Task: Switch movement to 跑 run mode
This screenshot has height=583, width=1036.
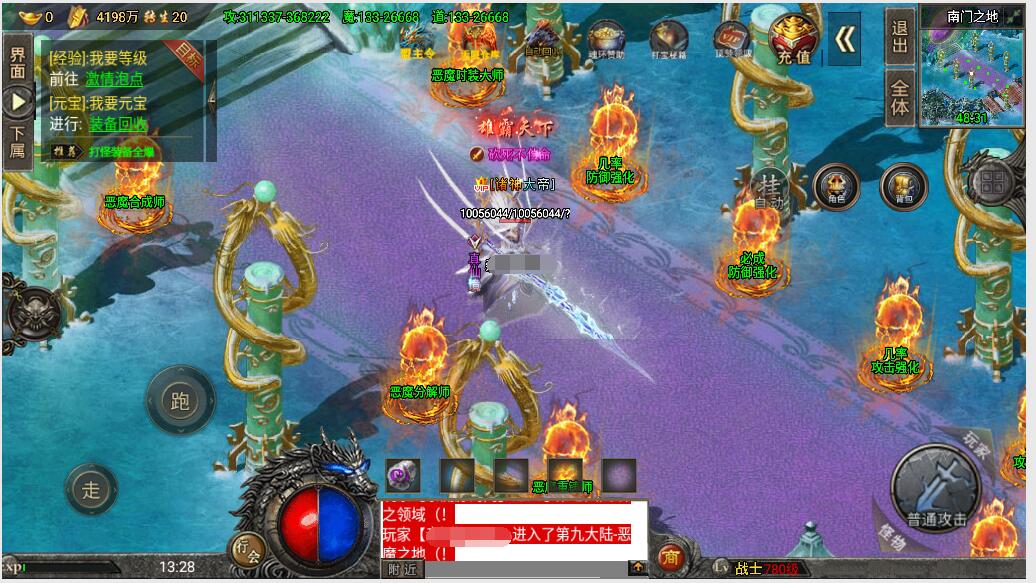Action: 180,401
